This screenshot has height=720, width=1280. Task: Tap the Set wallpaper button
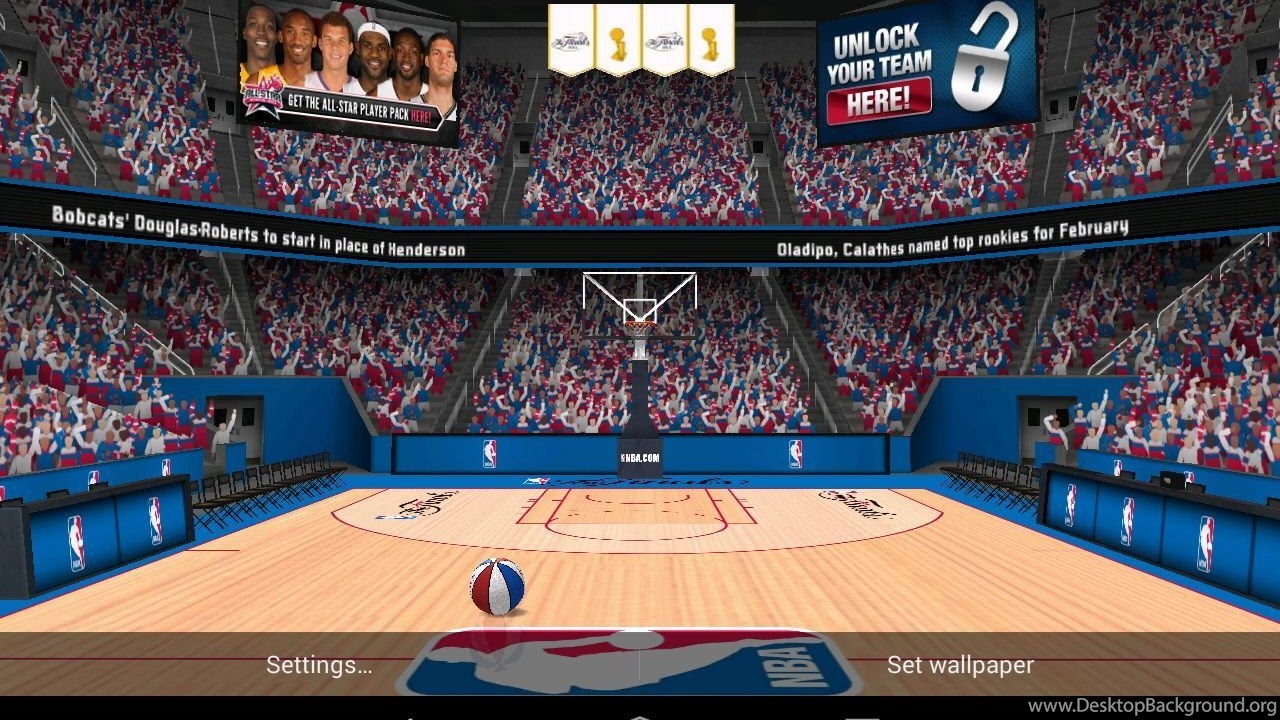click(960, 665)
